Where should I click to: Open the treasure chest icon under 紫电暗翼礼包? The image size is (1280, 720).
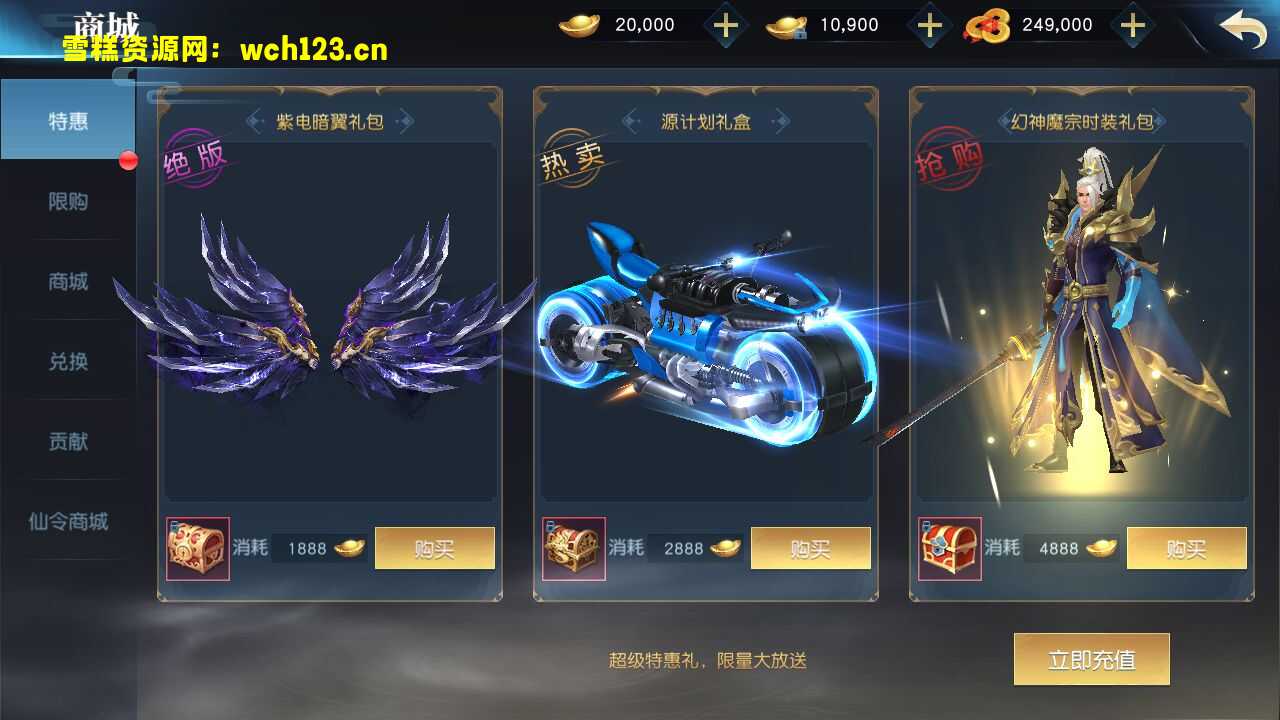click(198, 548)
